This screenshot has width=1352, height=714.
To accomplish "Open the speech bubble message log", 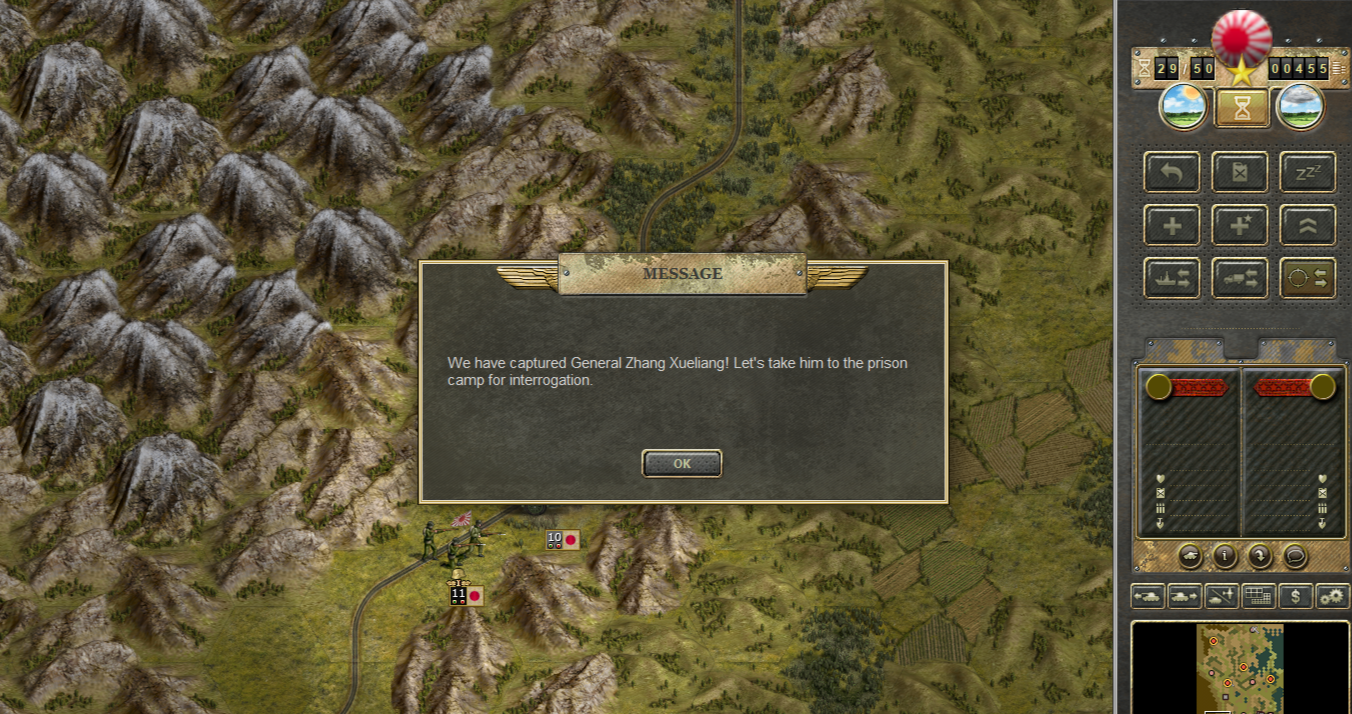I will pyautogui.click(x=1295, y=555).
